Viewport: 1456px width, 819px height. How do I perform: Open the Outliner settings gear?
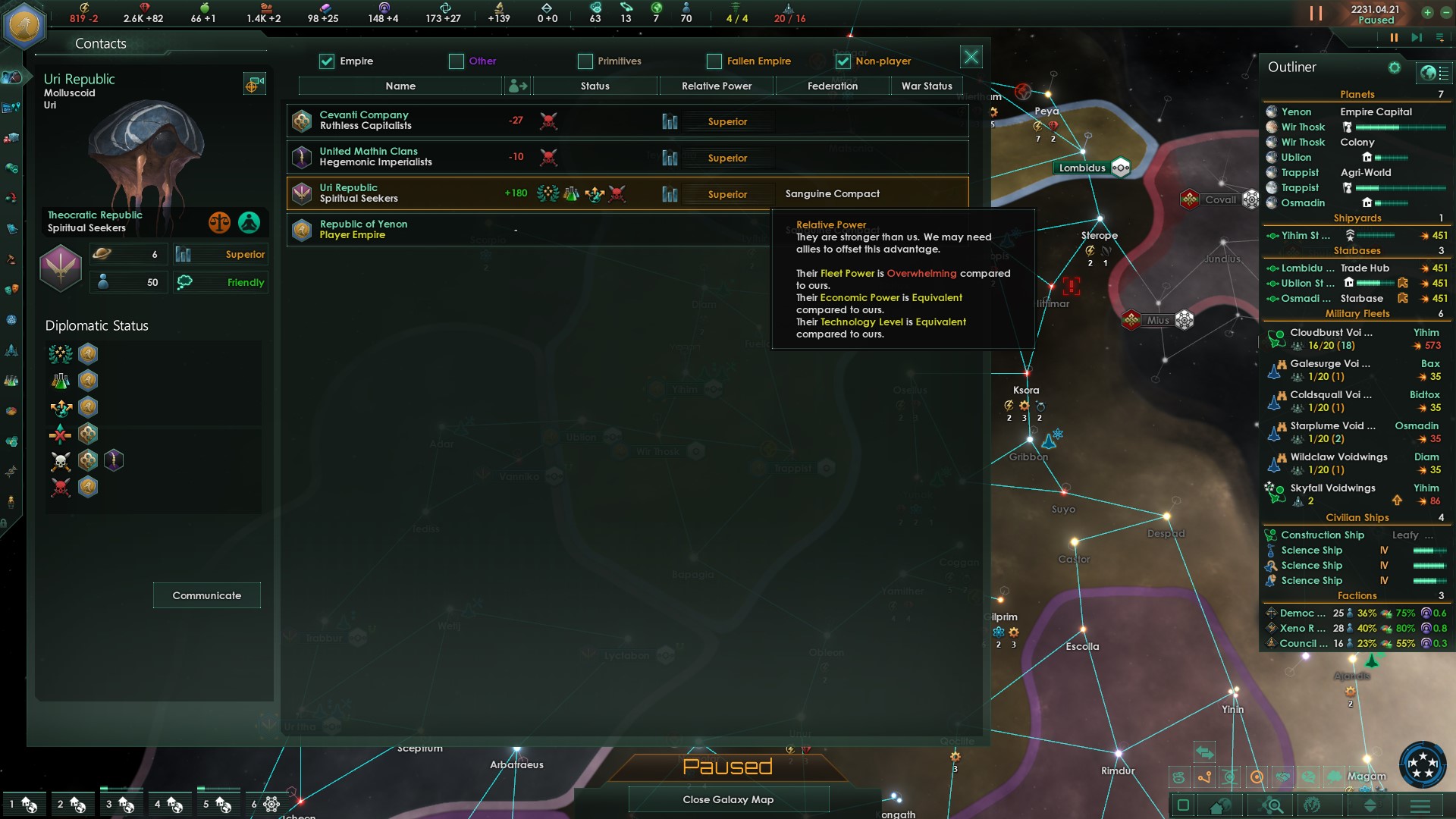click(x=1395, y=67)
